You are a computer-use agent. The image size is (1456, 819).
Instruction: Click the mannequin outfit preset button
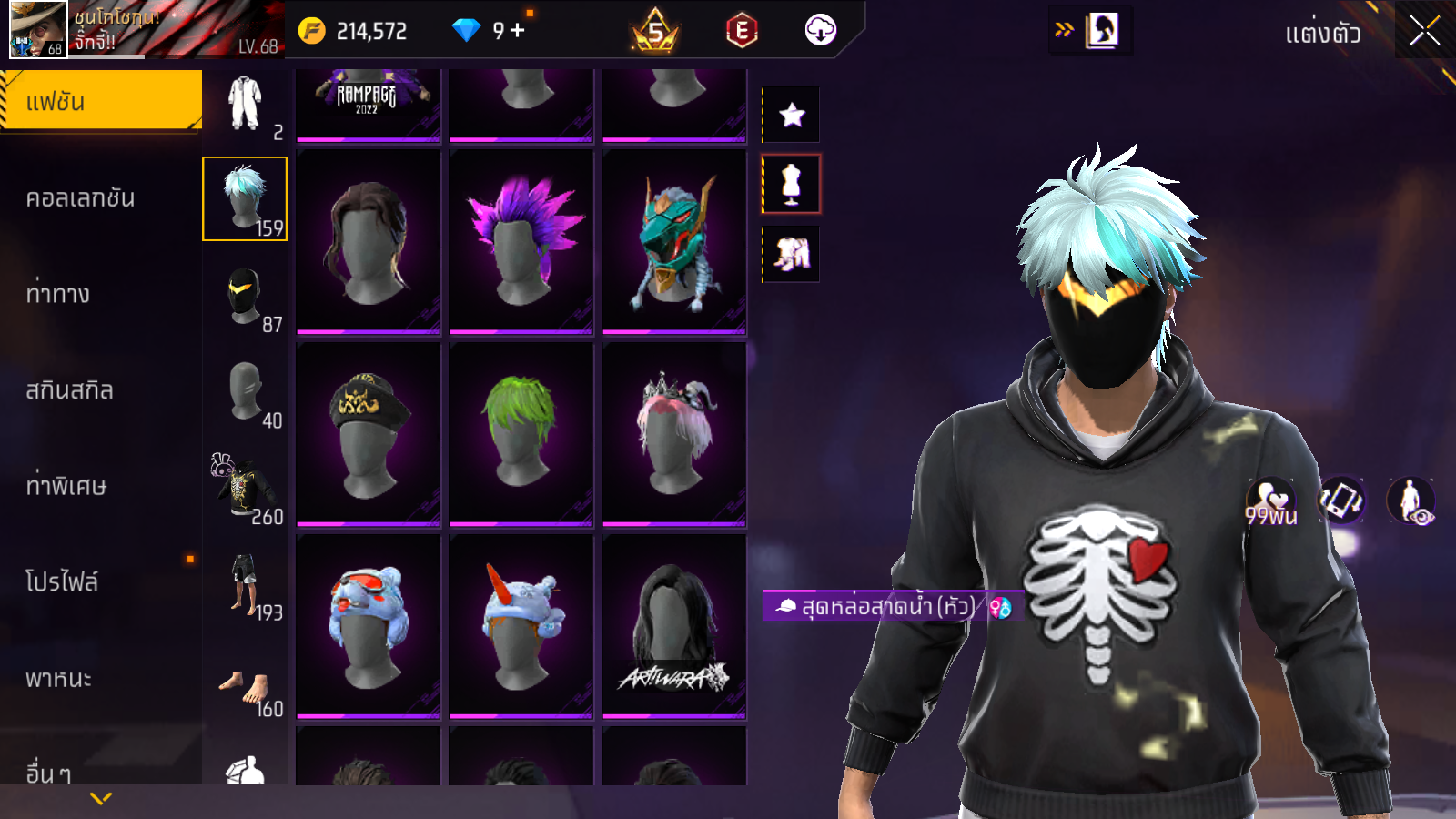(792, 184)
